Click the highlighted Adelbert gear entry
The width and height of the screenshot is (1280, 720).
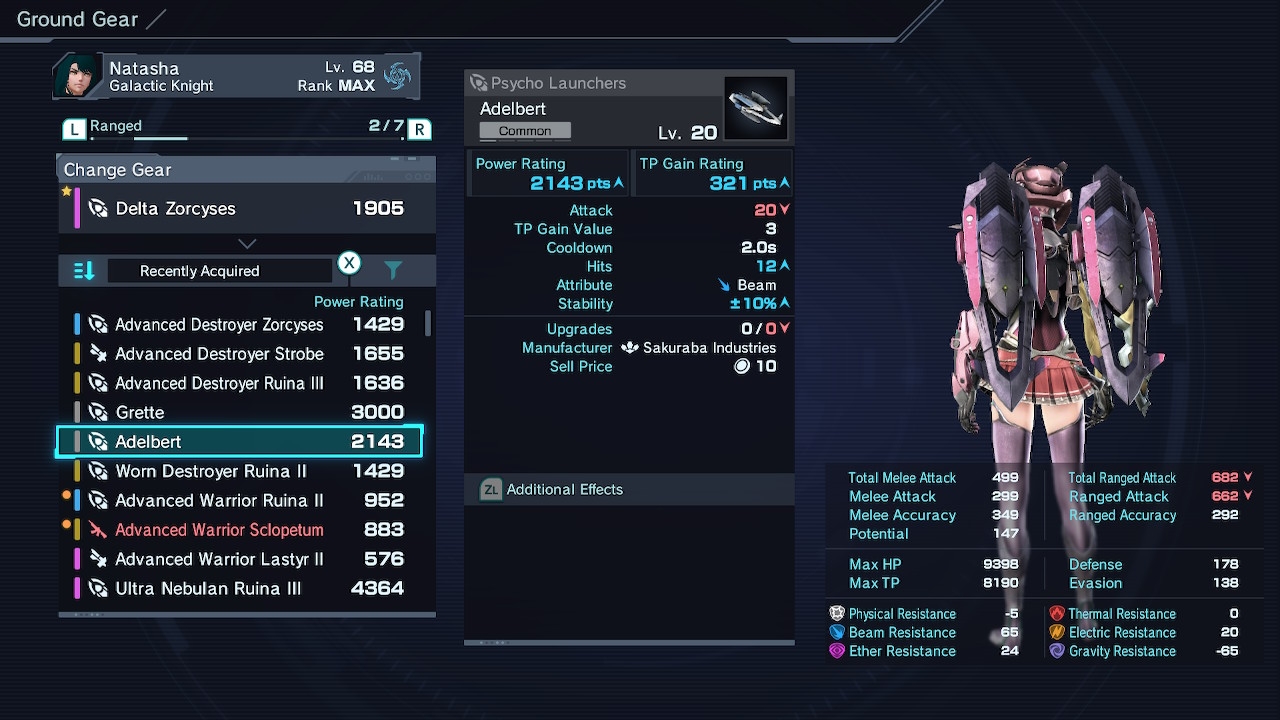(x=240, y=442)
